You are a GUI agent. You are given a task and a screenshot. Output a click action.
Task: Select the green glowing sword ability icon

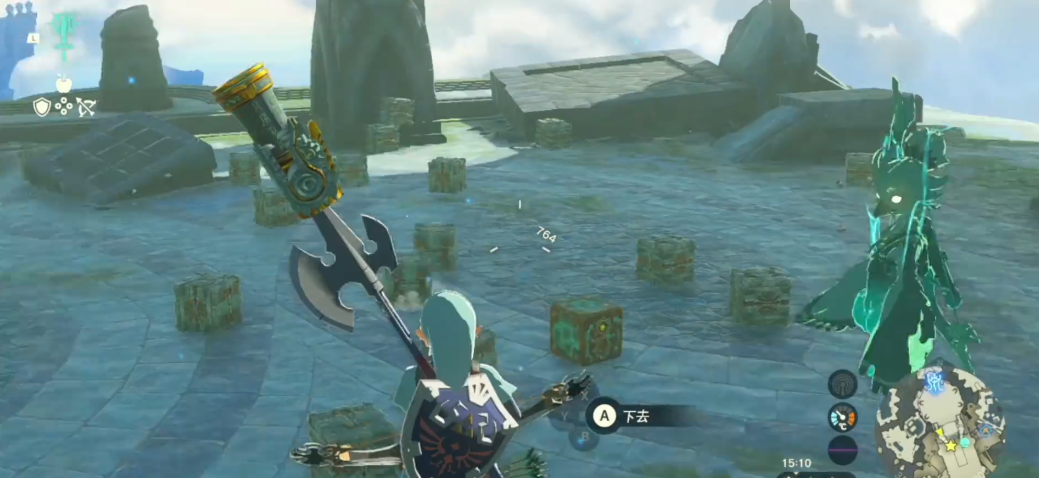[66, 38]
